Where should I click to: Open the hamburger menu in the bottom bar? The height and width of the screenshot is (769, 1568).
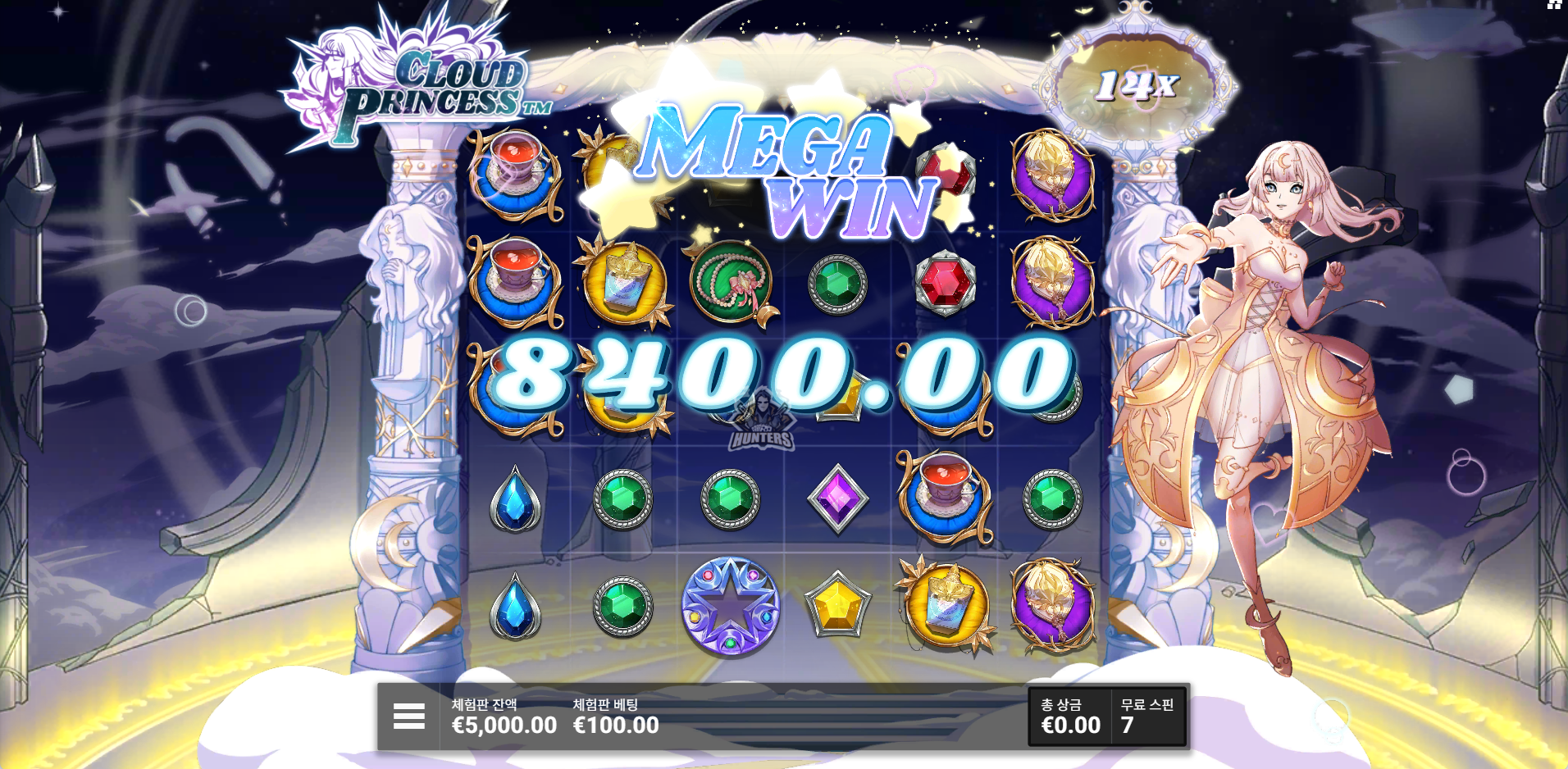click(x=408, y=716)
